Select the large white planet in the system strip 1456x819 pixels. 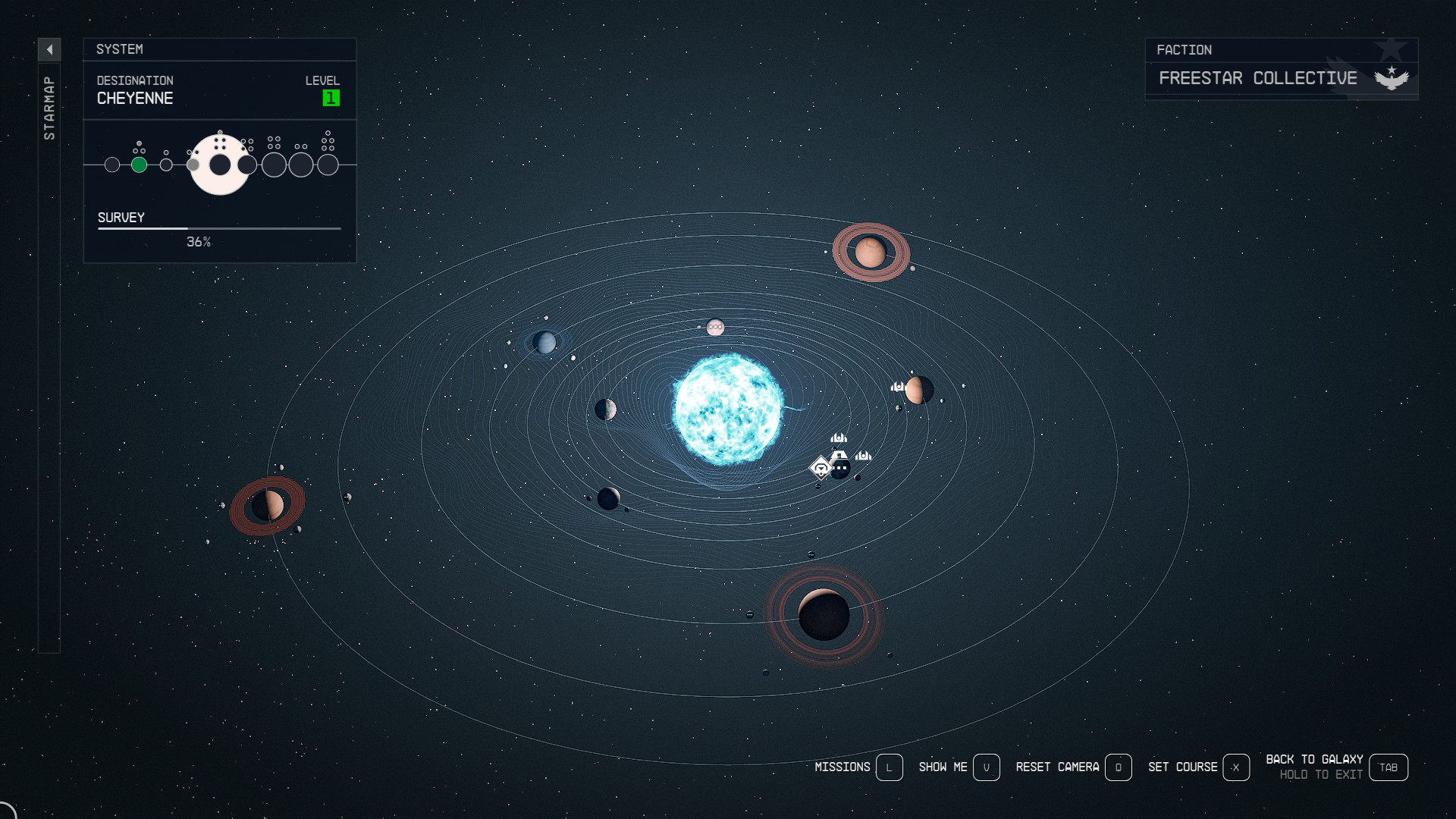click(x=220, y=165)
